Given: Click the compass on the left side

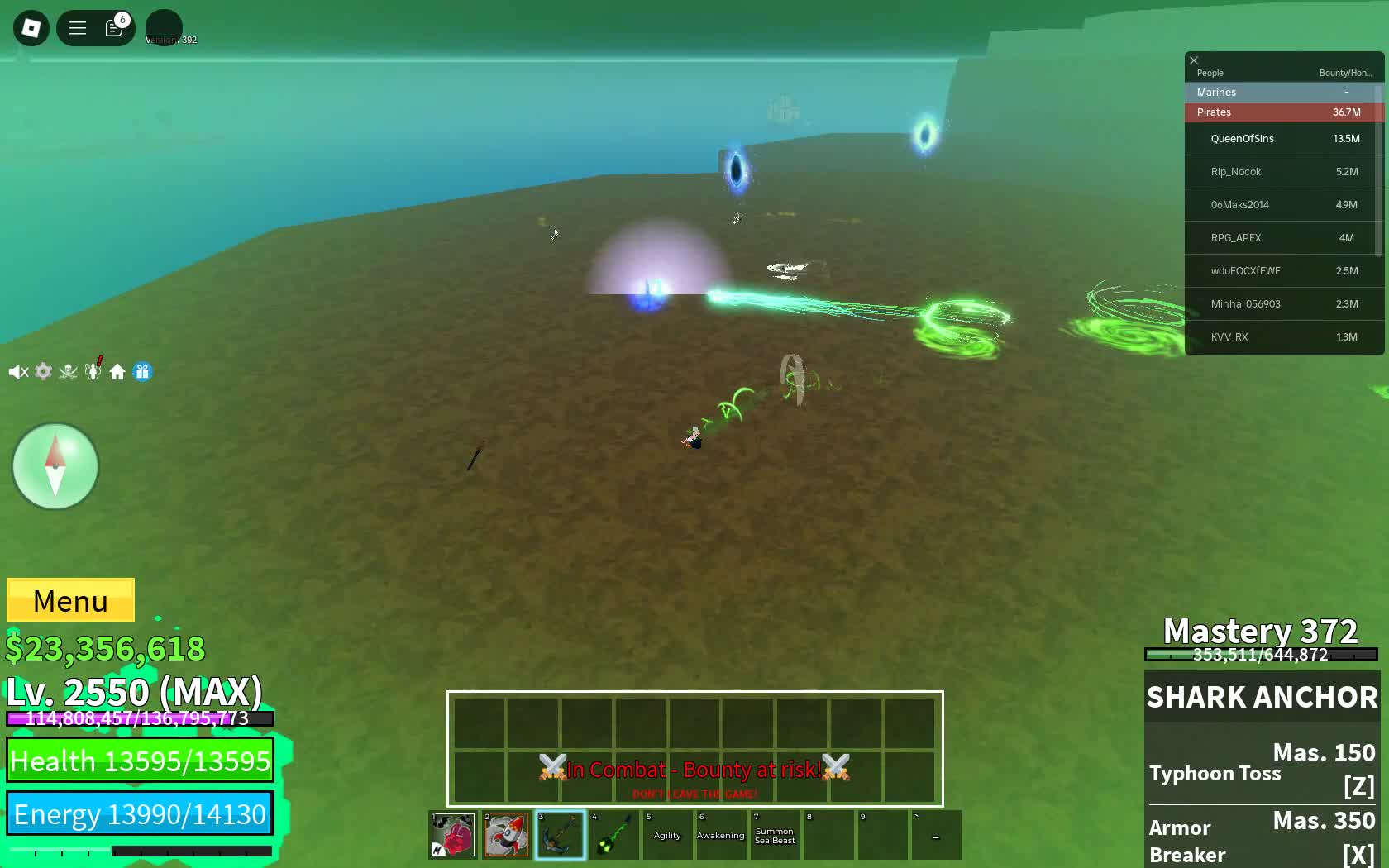Looking at the screenshot, I should click(x=55, y=466).
